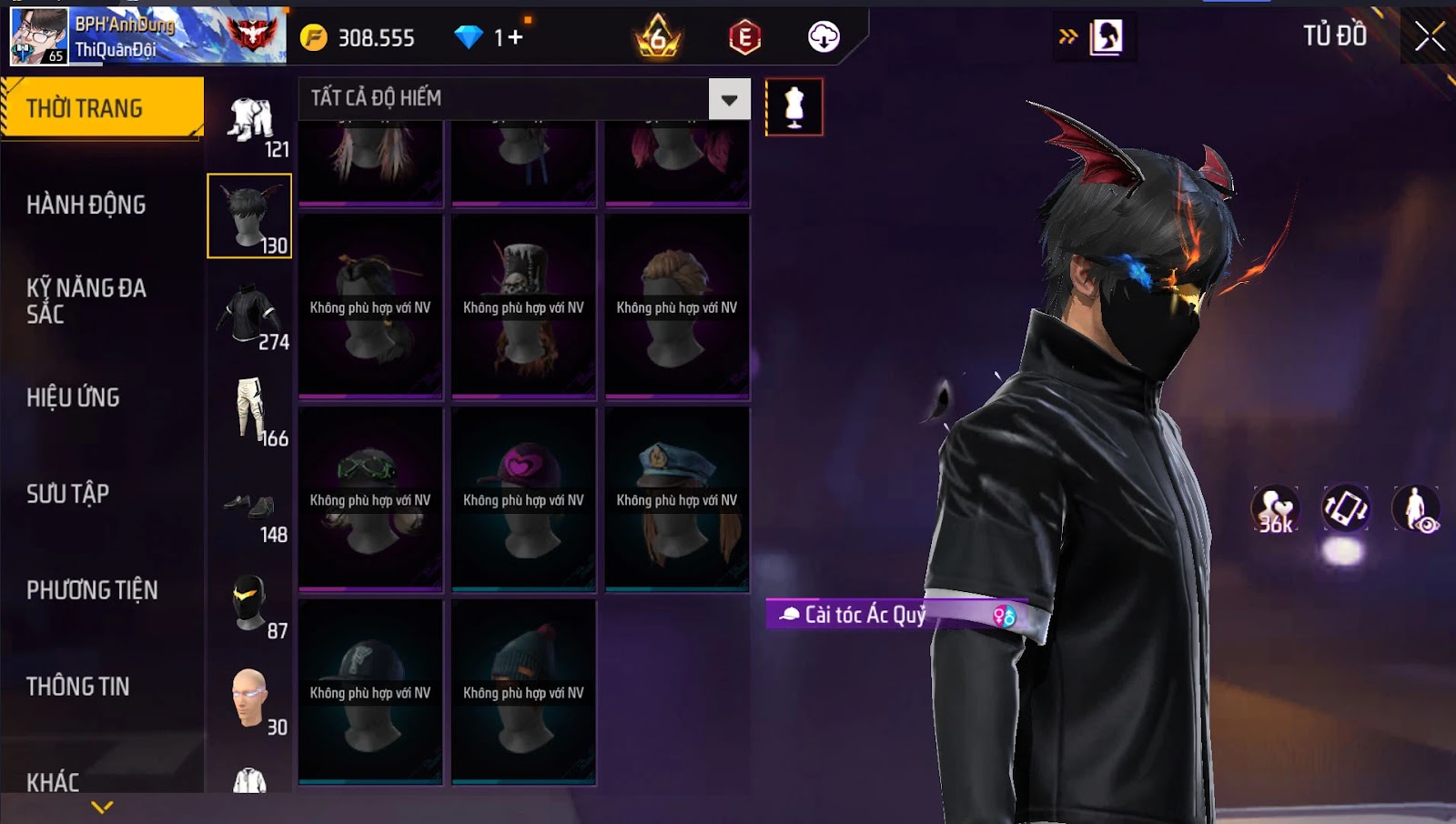Select the Hiệu Ứng category
Image resolution: width=1456 pixels, height=824 pixels.
click(73, 397)
